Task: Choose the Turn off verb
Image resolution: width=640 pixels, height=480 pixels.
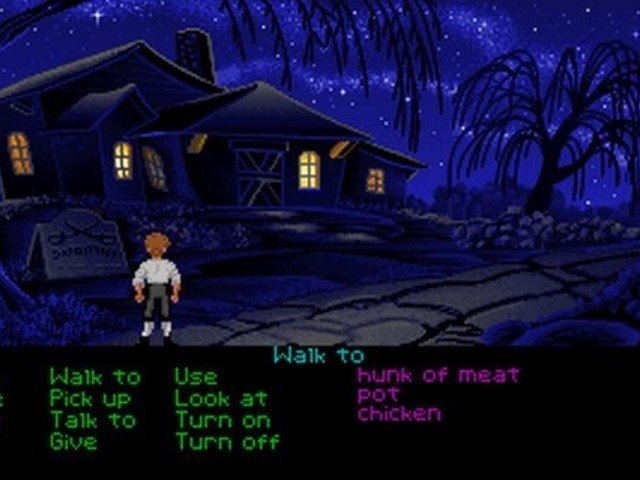Action: 228,441
